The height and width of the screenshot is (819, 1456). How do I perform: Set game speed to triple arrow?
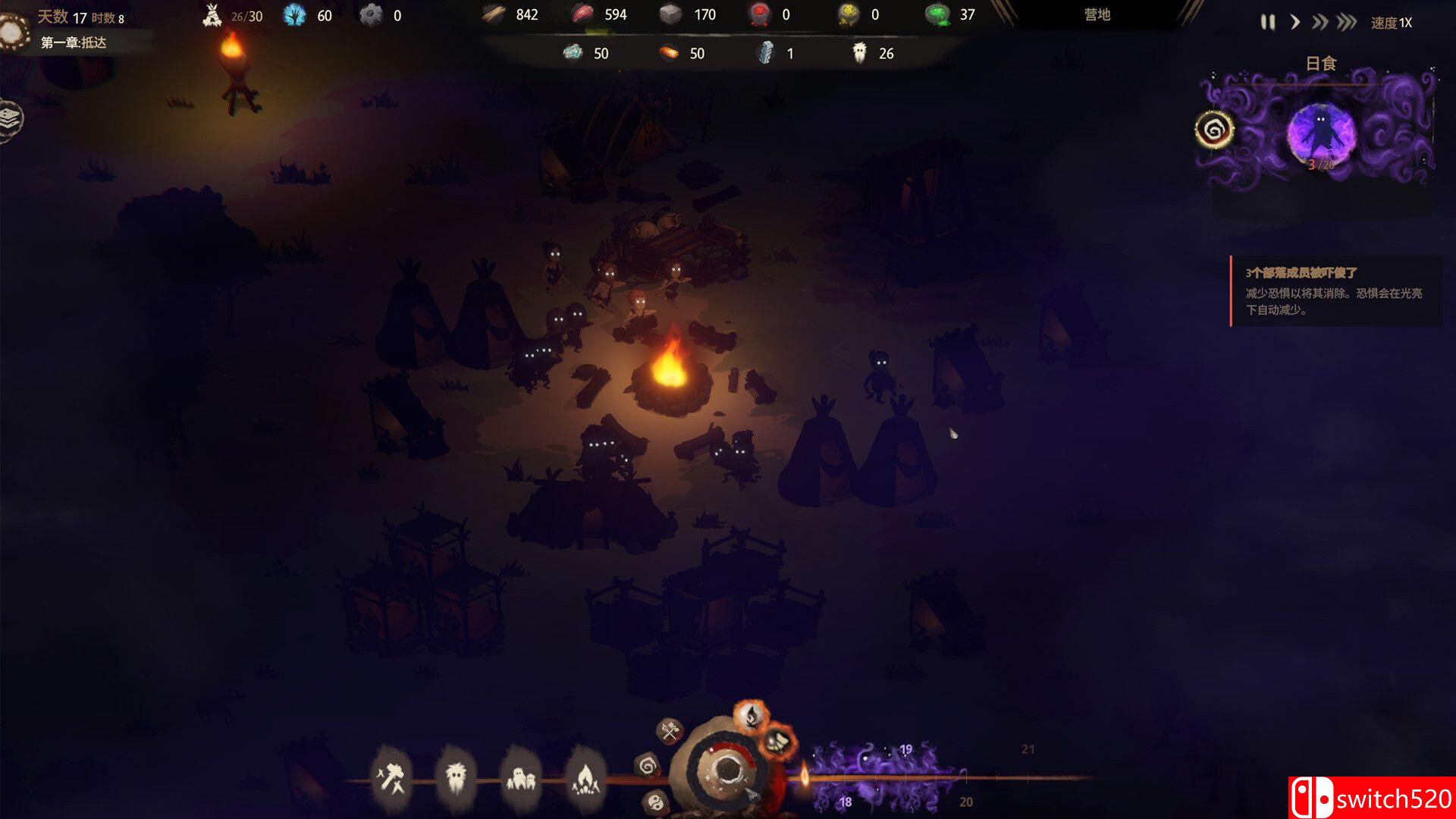tap(1347, 23)
